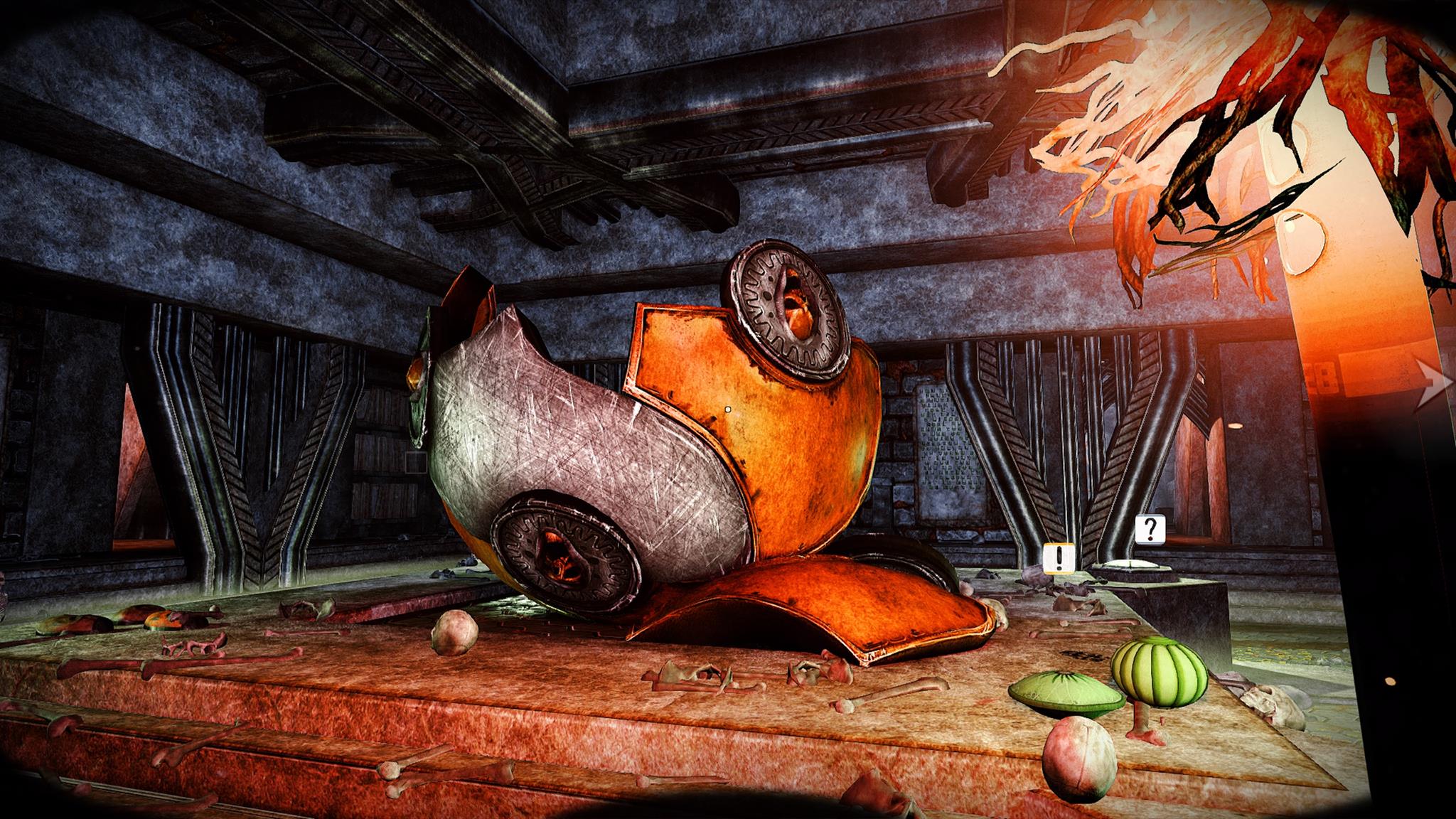Open the question mark hint icon
This screenshot has width=1456, height=819.
pyautogui.click(x=1150, y=529)
